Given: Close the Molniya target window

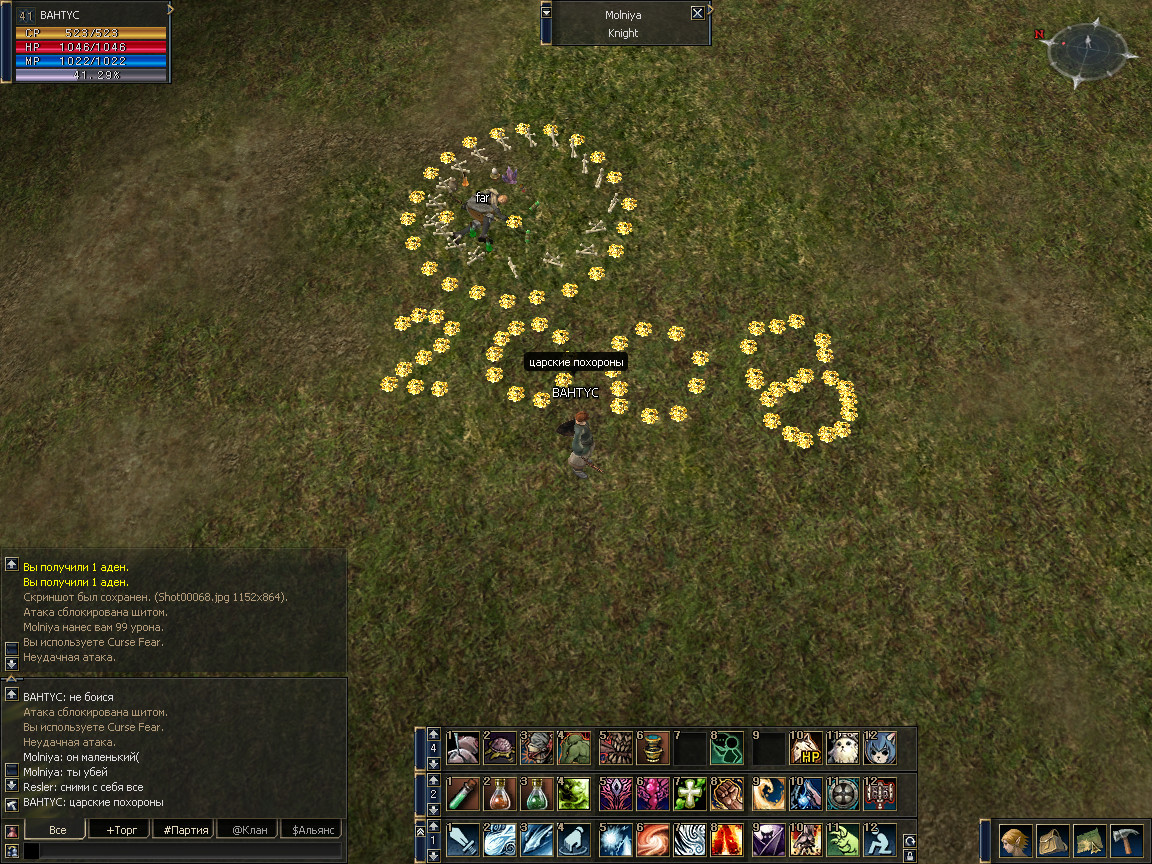Looking at the screenshot, I should coord(697,14).
